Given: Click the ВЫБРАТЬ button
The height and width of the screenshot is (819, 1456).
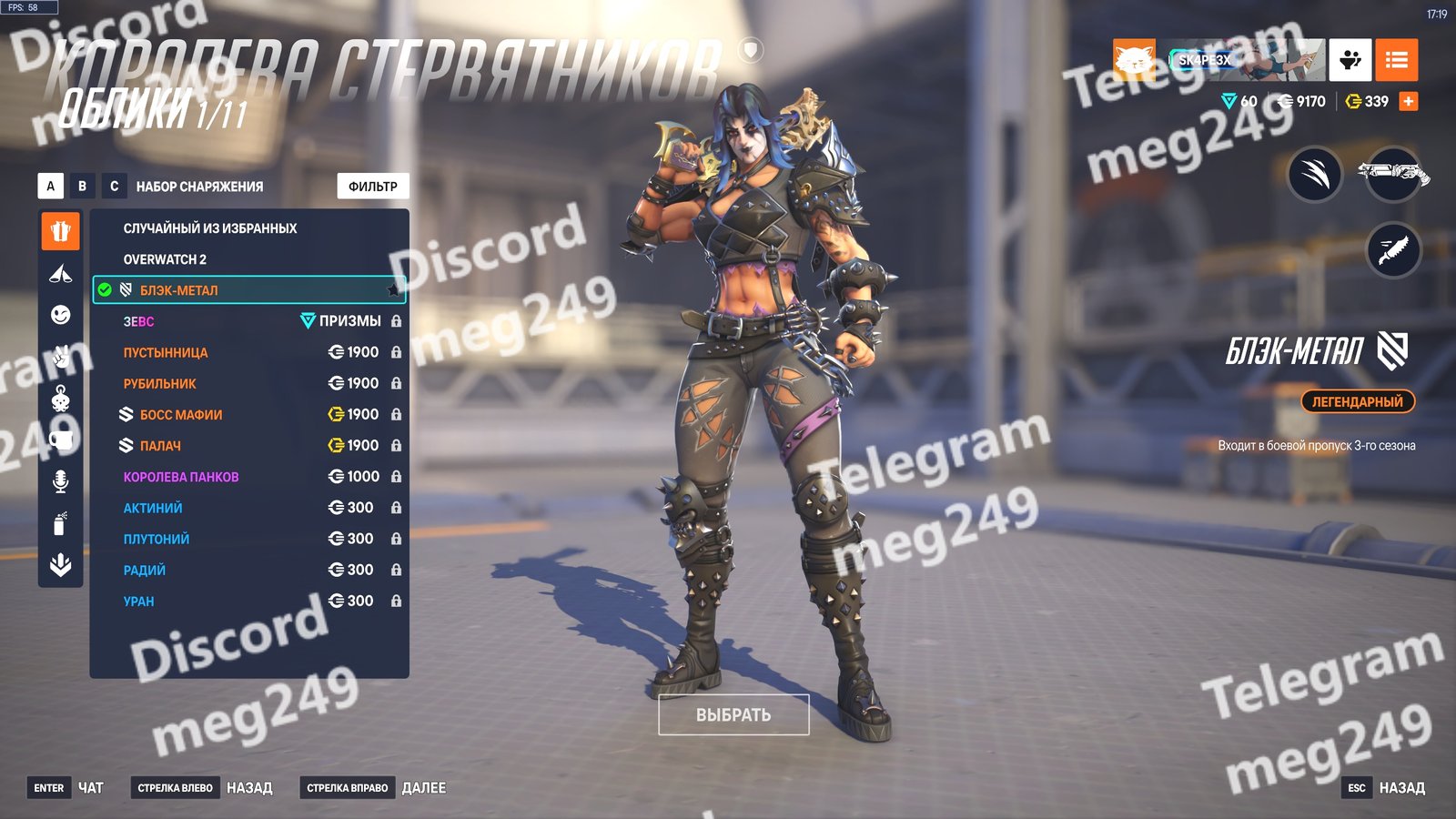Looking at the screenshot, I should 733,715.
